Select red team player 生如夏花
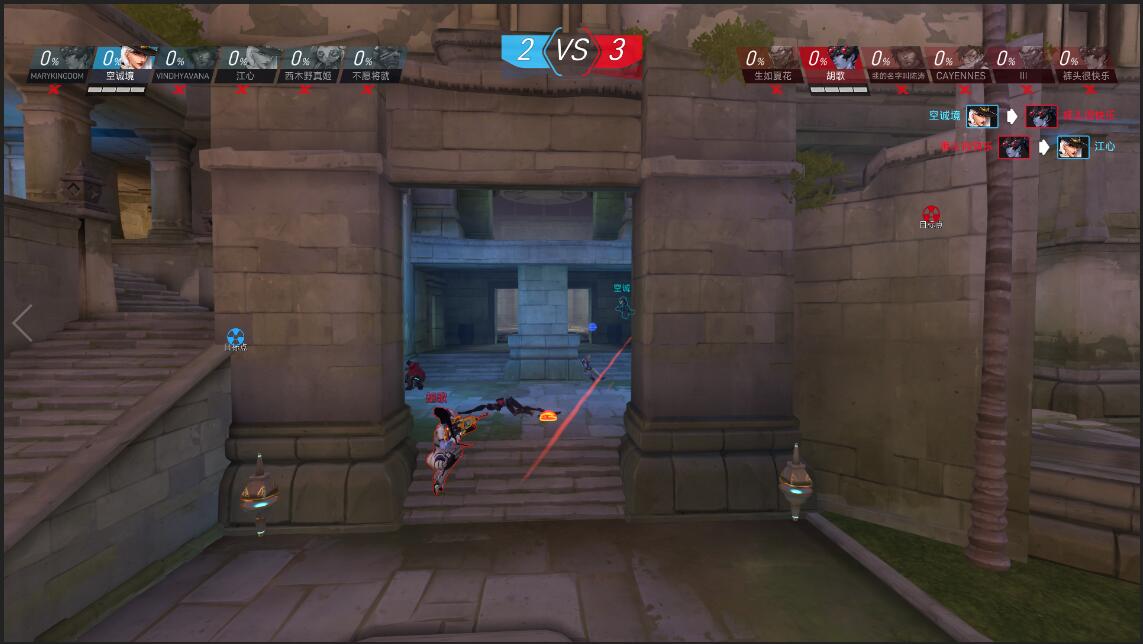Screen dimensions: 1143x644 pyautogui.click(x=771, y=63)
